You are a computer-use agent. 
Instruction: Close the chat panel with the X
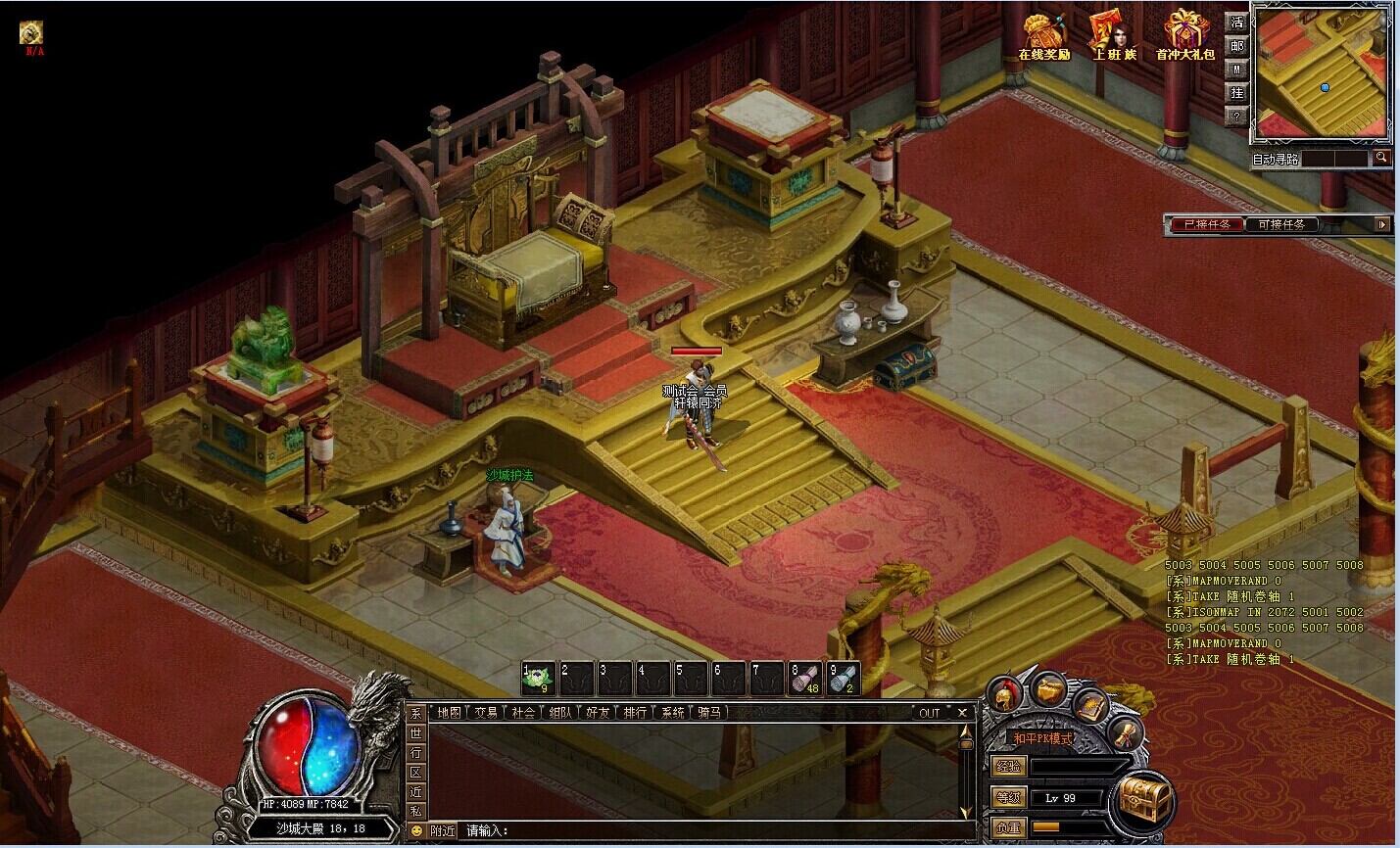962,713
